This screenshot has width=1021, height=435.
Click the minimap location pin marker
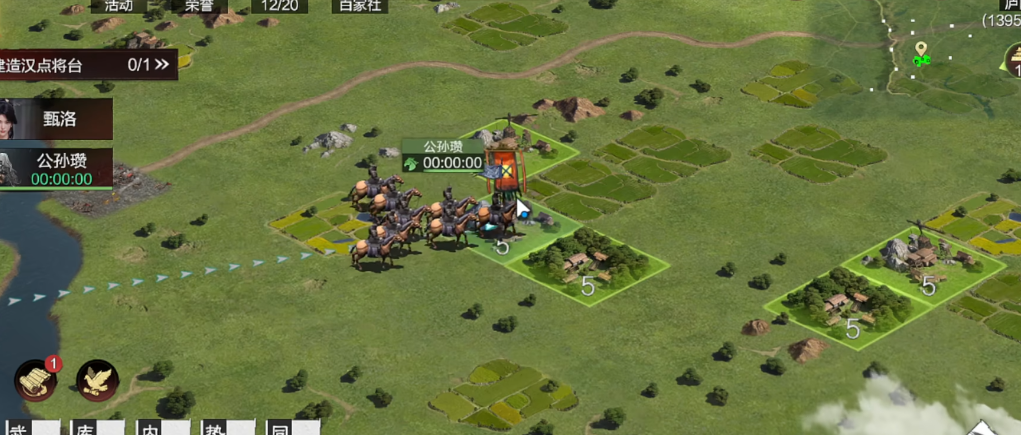[920, 51]
